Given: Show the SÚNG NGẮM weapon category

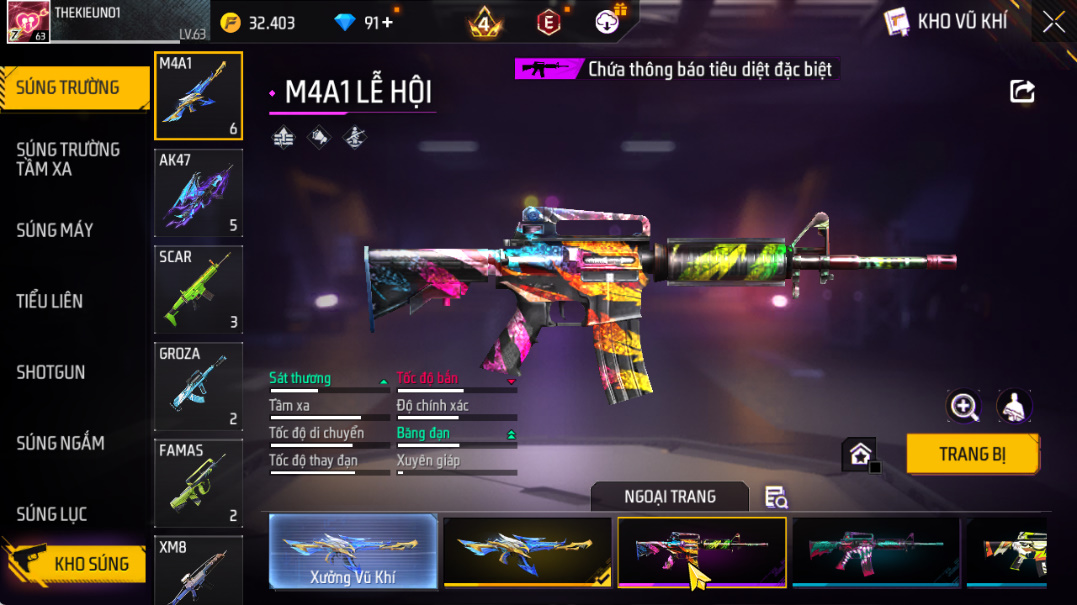Looking at the screenshot, I should [60, 443].
